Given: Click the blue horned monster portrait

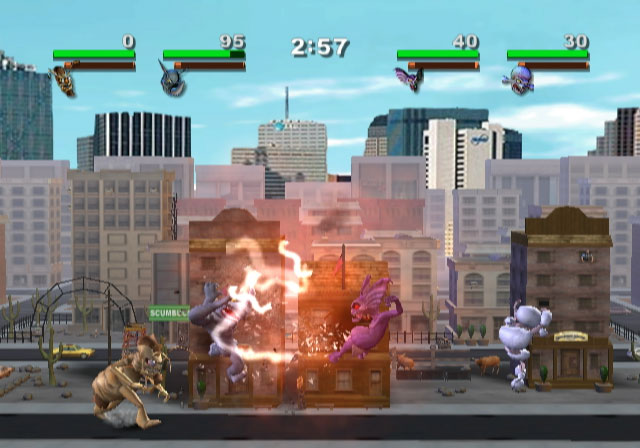Looking at the screenshot, I should click(170, 79).
